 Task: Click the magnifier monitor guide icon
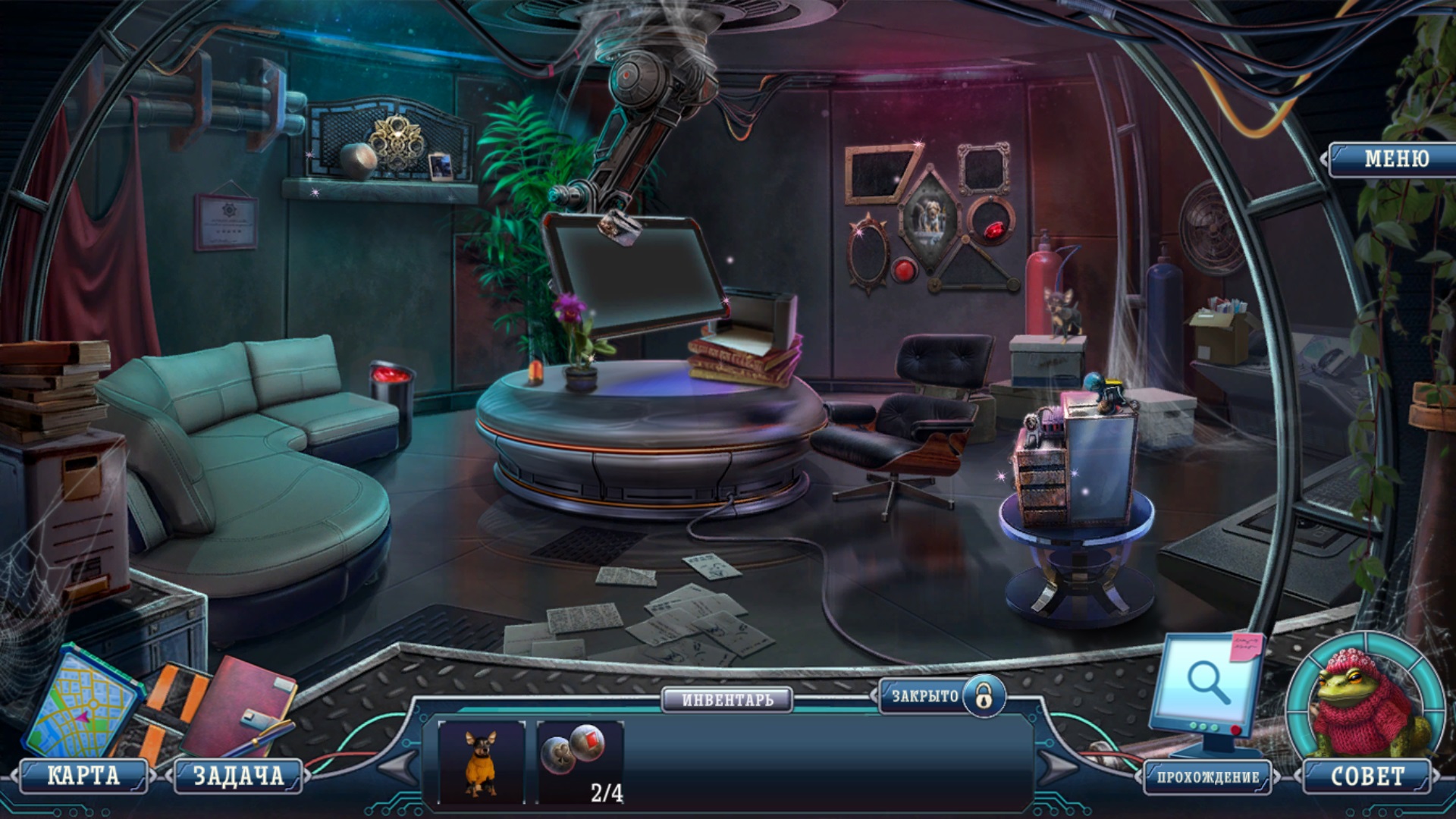click(1206, 686)
